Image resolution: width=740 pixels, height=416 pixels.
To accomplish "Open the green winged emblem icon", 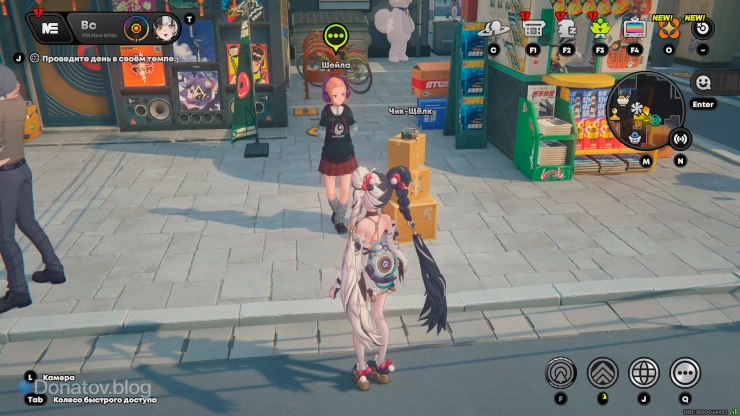I will tap(600, 28).
